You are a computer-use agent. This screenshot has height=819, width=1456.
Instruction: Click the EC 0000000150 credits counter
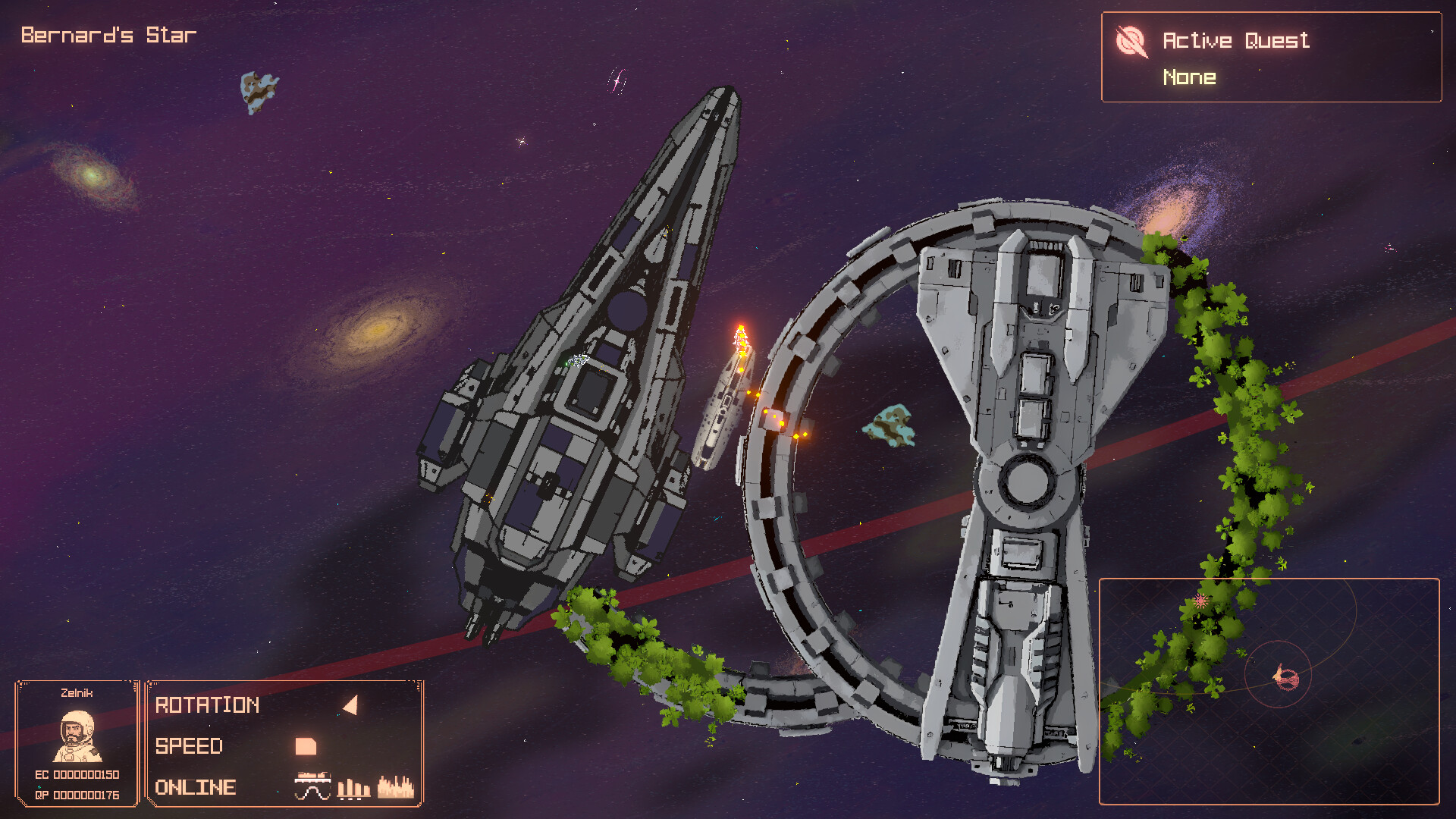[79, 775]
